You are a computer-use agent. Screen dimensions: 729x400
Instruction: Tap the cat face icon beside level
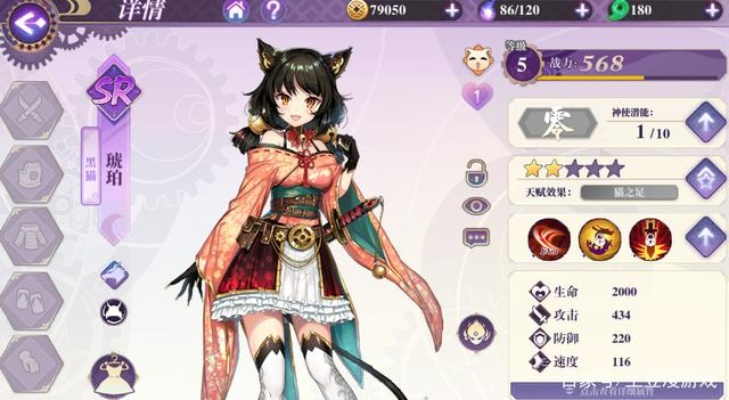[x=478, y=62]
